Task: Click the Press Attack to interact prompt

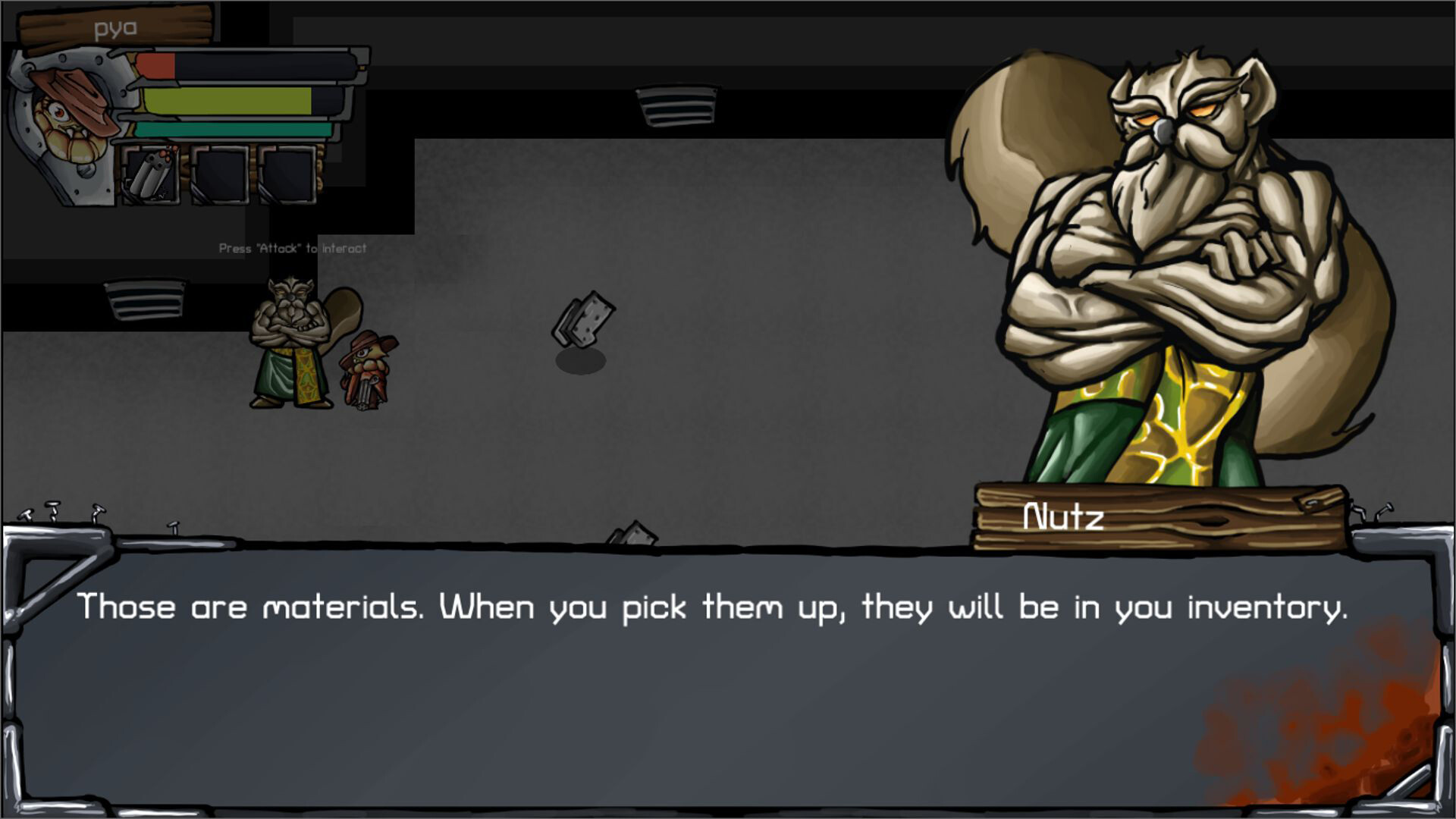Action: coord(291,247)
